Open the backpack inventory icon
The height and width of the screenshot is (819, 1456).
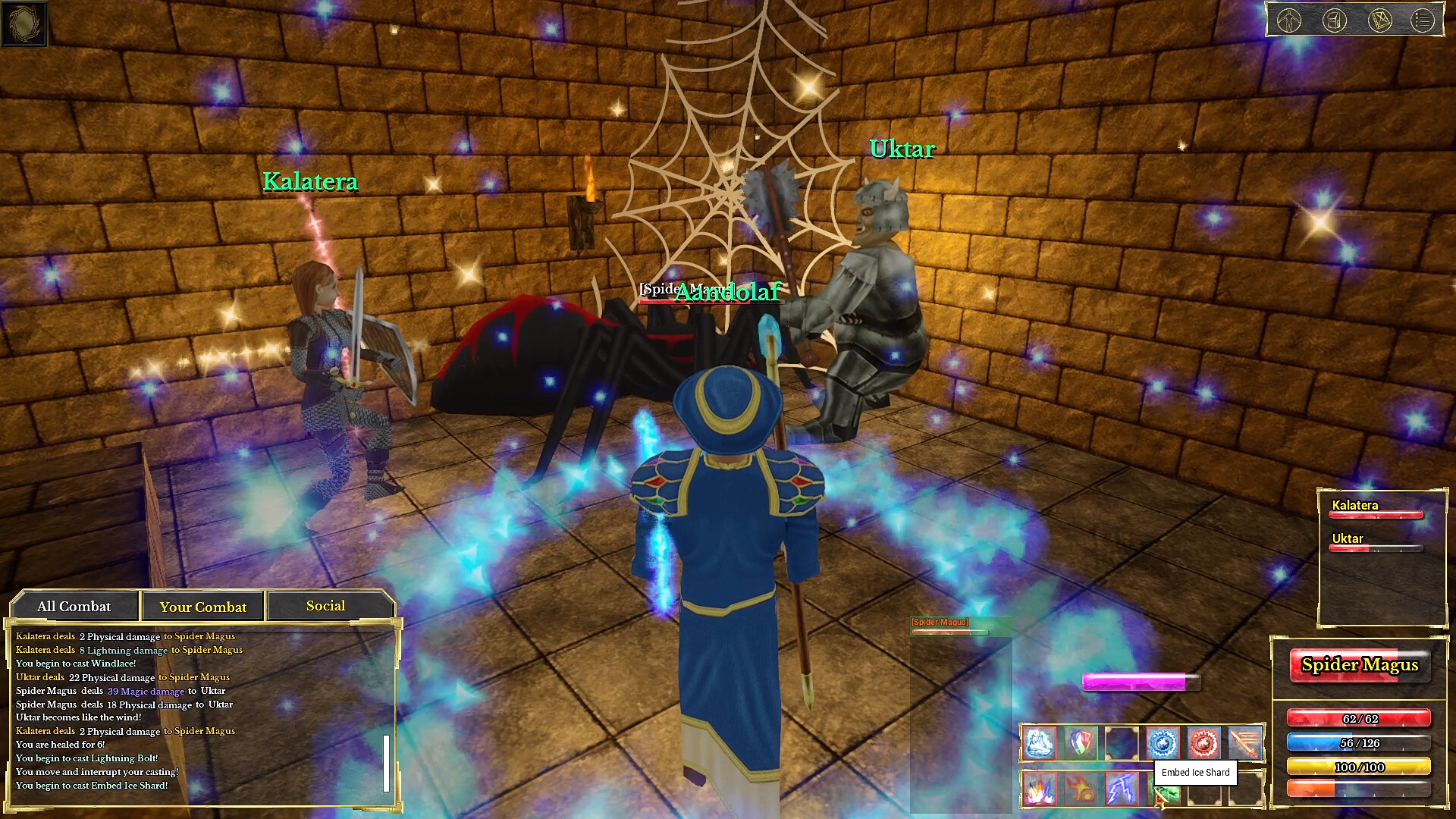(x=1334, y=20)
